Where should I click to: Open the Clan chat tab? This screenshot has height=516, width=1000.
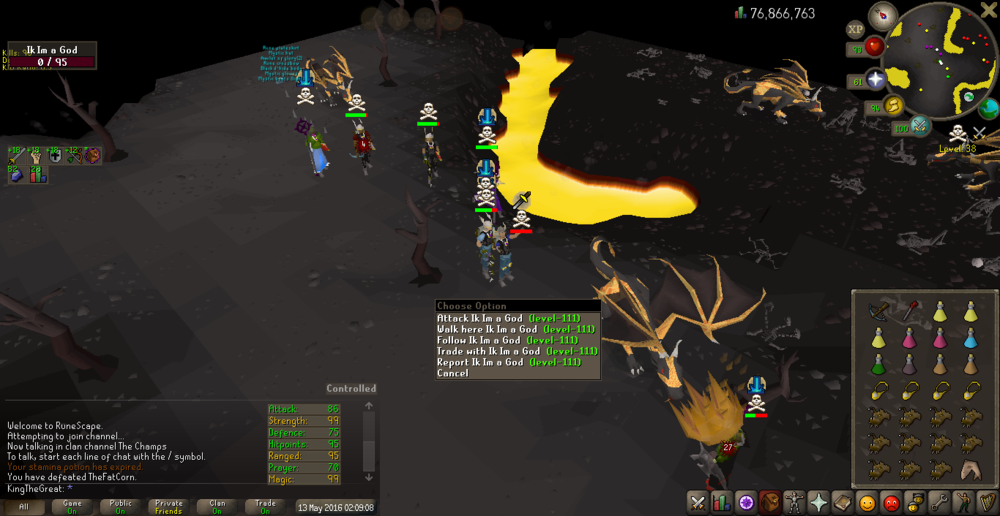tap(217, 506)
